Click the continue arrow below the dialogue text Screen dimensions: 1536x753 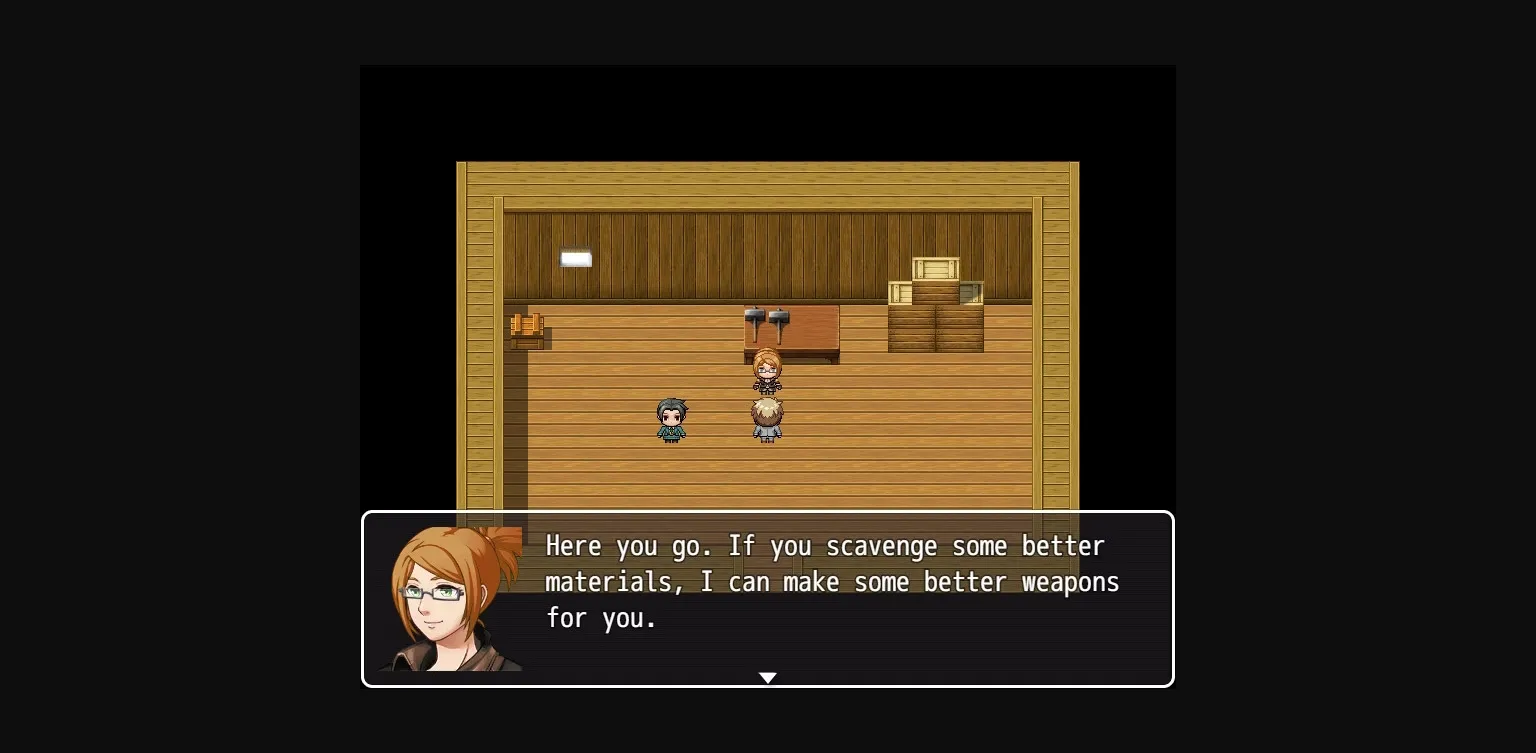point(767,677)
